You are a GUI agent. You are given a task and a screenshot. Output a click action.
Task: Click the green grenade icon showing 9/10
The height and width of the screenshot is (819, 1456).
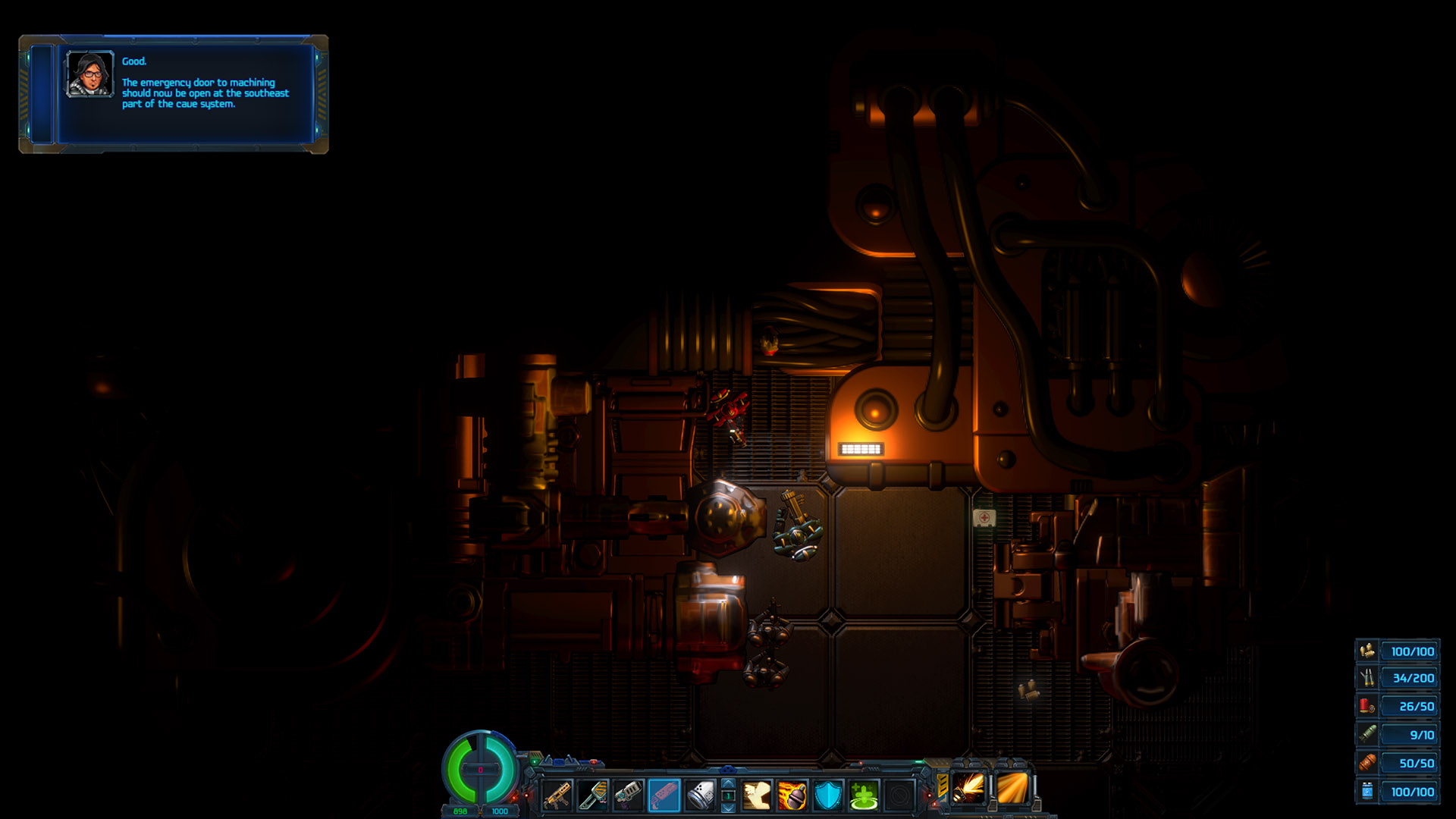click(x=1367, y=734)
